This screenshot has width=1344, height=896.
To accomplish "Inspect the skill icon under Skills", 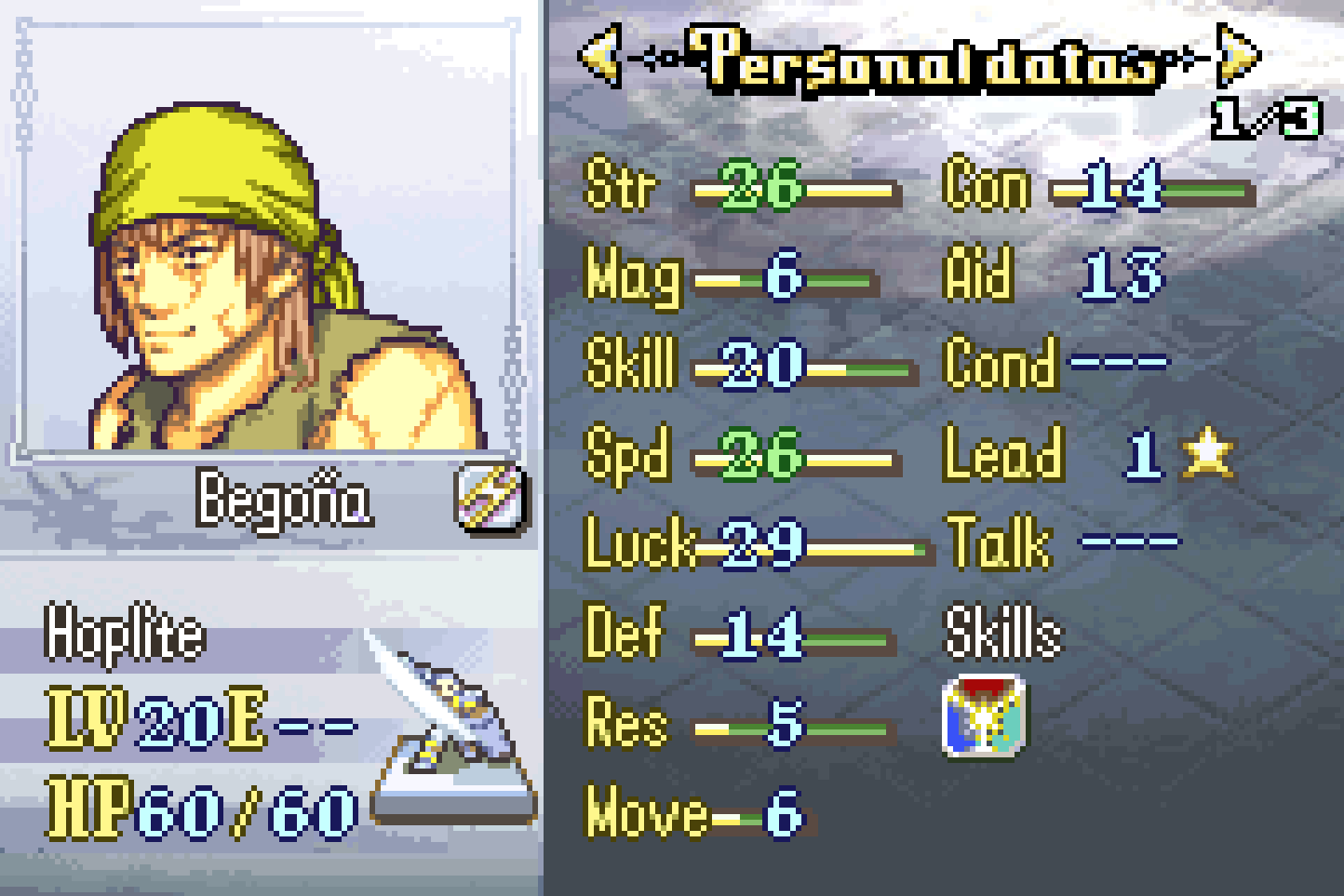I will tap(984, 715).
